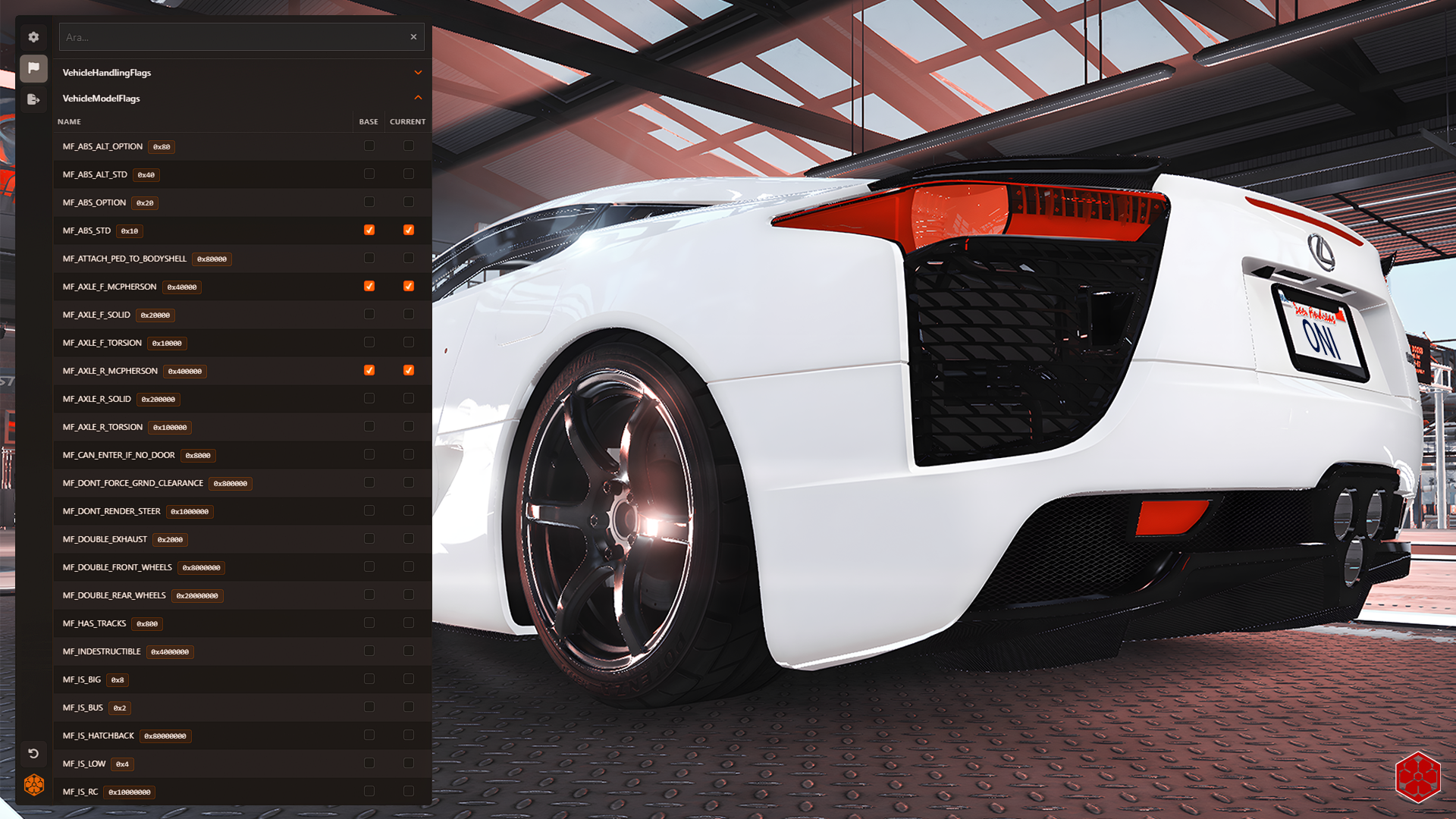Enable the BASE checkbox for MF_ABS_OPTION
The height and width of the screenshot is (819, 1456).
pyautogui.click(x=369, y=202)
